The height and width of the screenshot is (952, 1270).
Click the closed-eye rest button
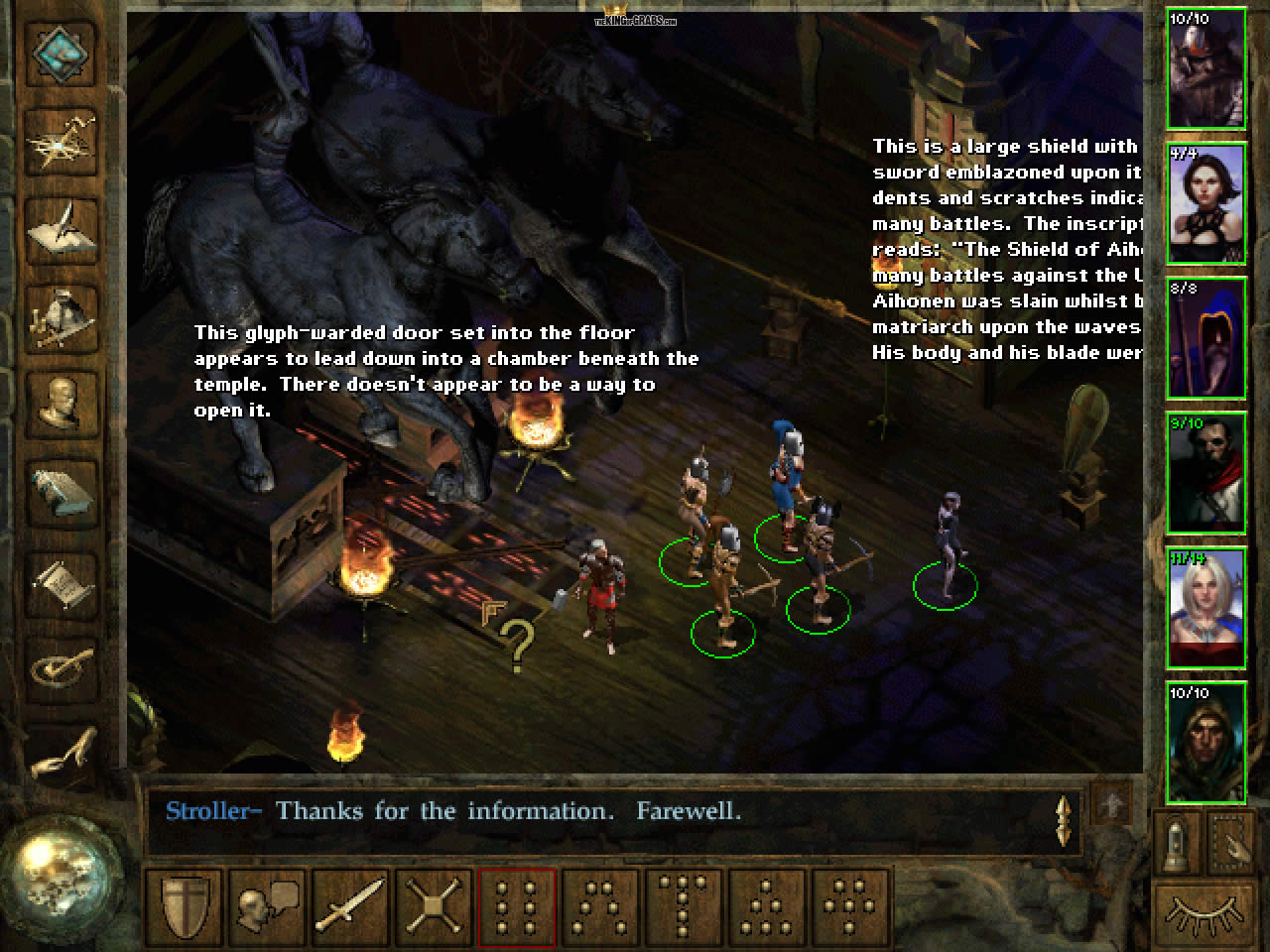(1205, 912)
